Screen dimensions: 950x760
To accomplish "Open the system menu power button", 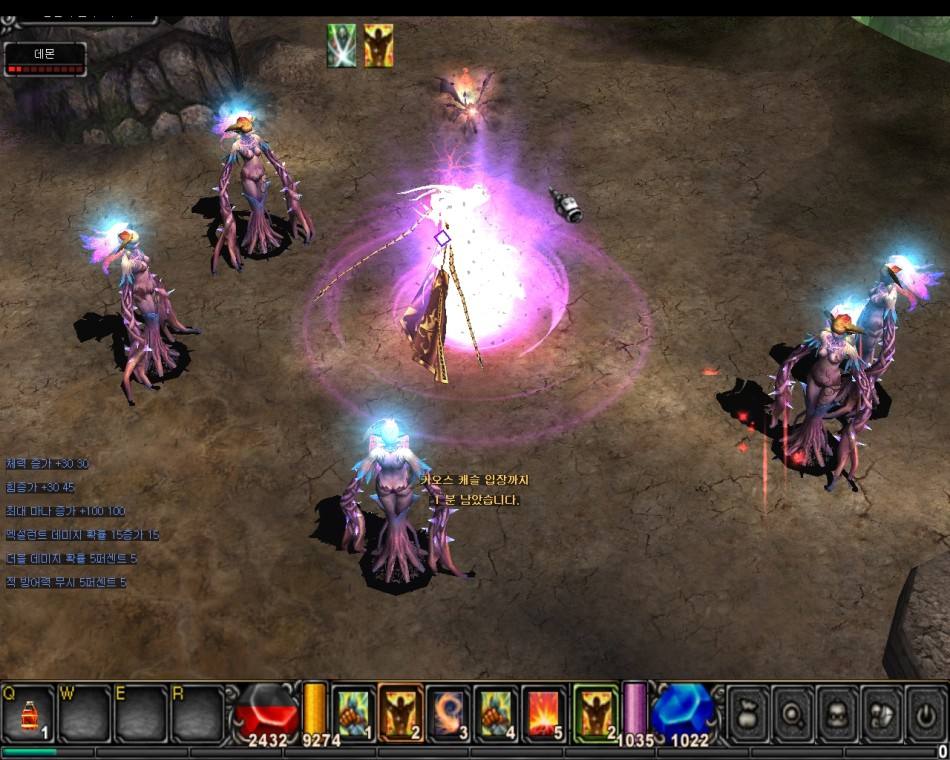I will [926, 714].
